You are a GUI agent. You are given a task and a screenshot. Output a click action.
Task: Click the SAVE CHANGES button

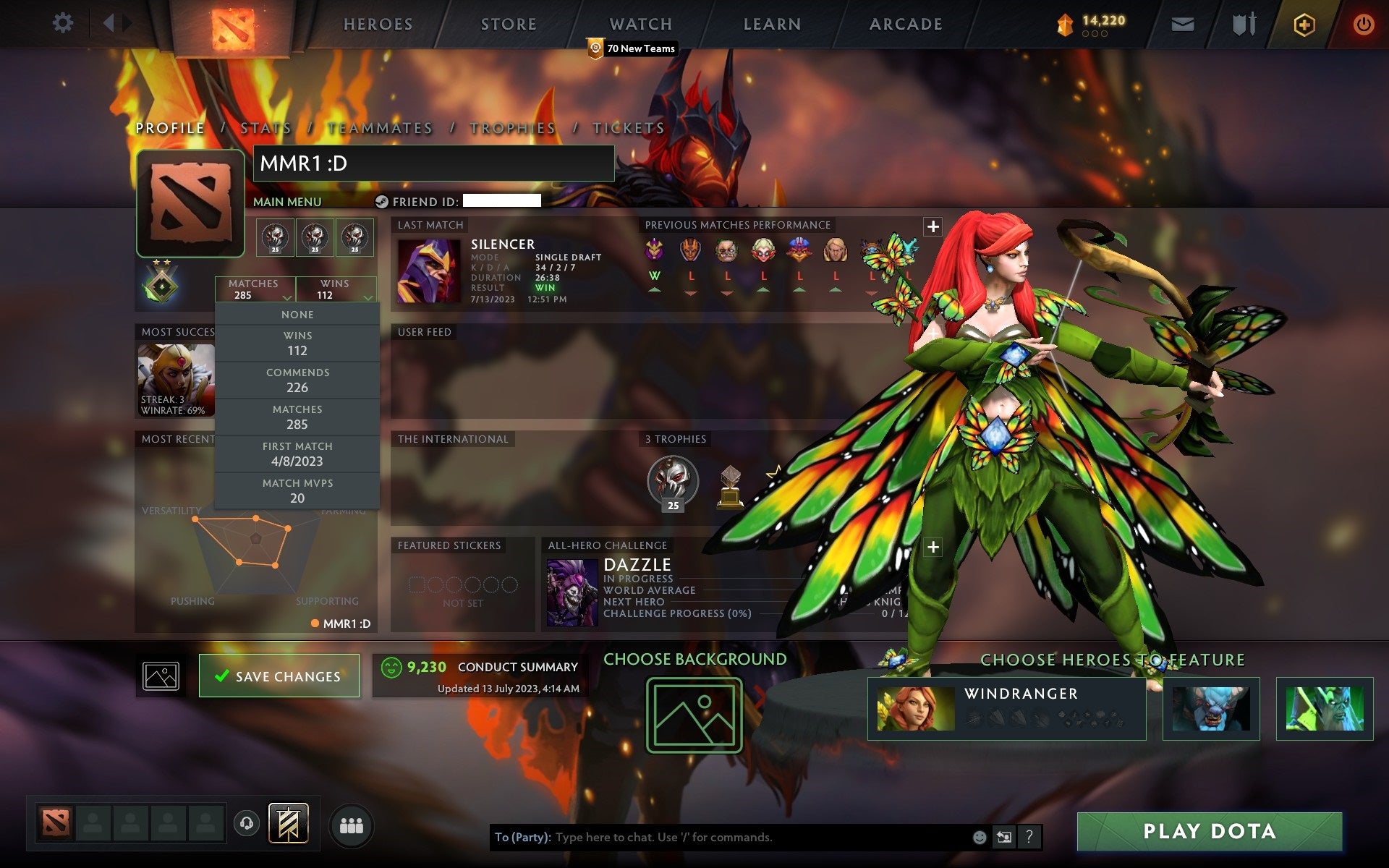[x=279, y=676]
